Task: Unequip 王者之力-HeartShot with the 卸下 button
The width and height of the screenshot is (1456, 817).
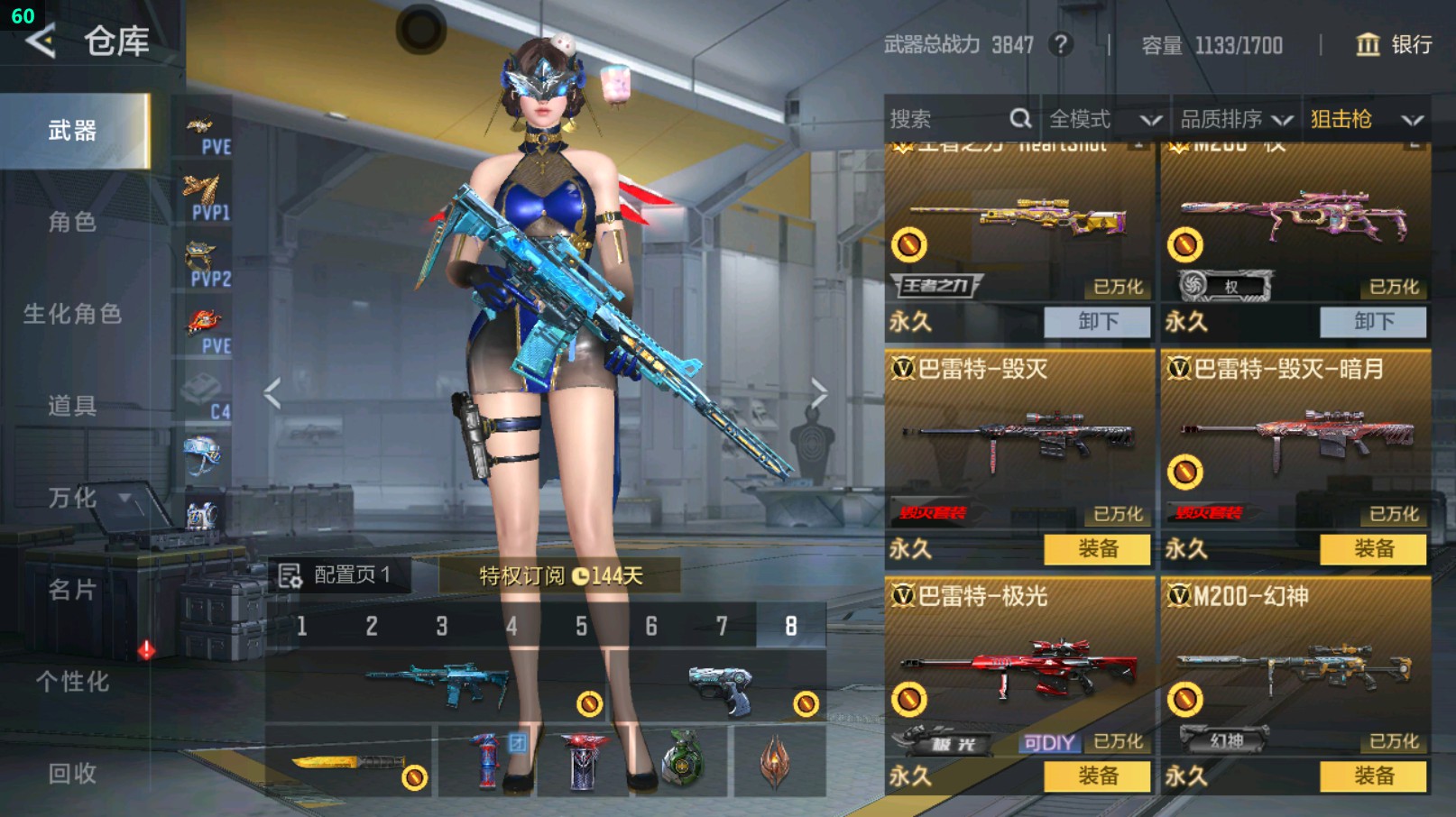Action: pyautogui.click(x=1097, y=322)
